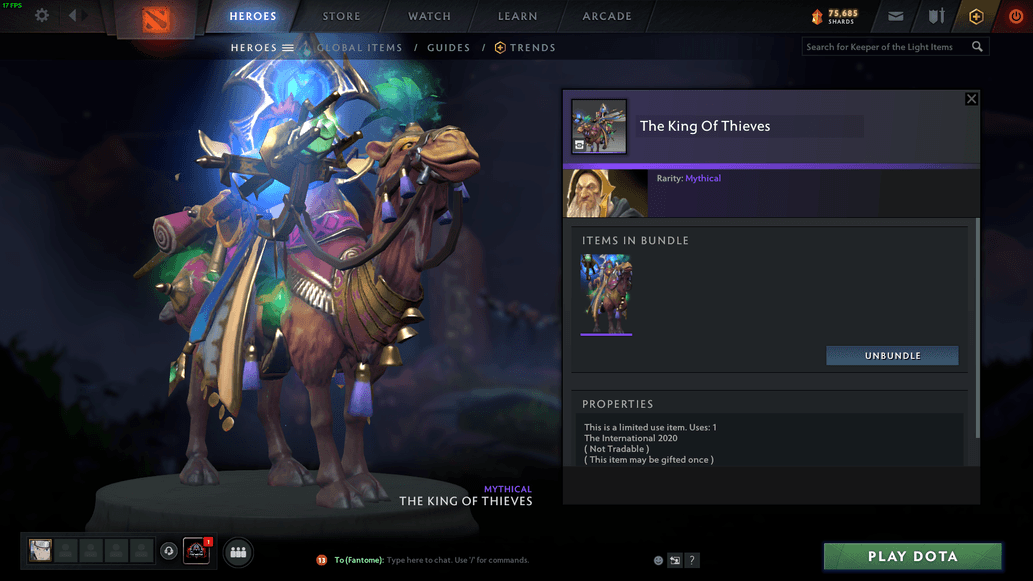This screenshot has width=1033, height=581.
Task: Unbundle The King Of Thieves bundle
Action: coord(892,356)
